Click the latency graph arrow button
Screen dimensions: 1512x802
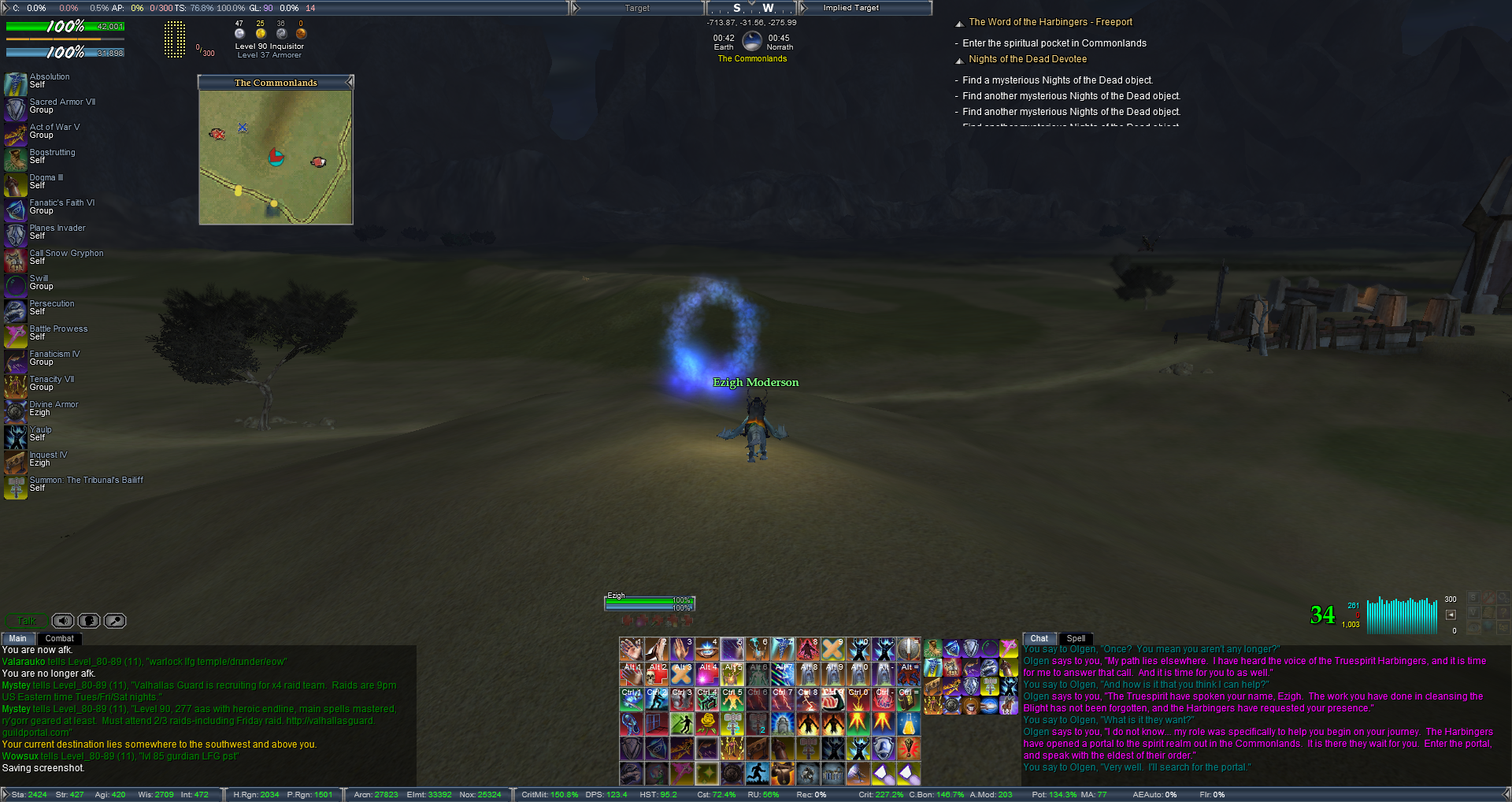[x=1451, y=614]
